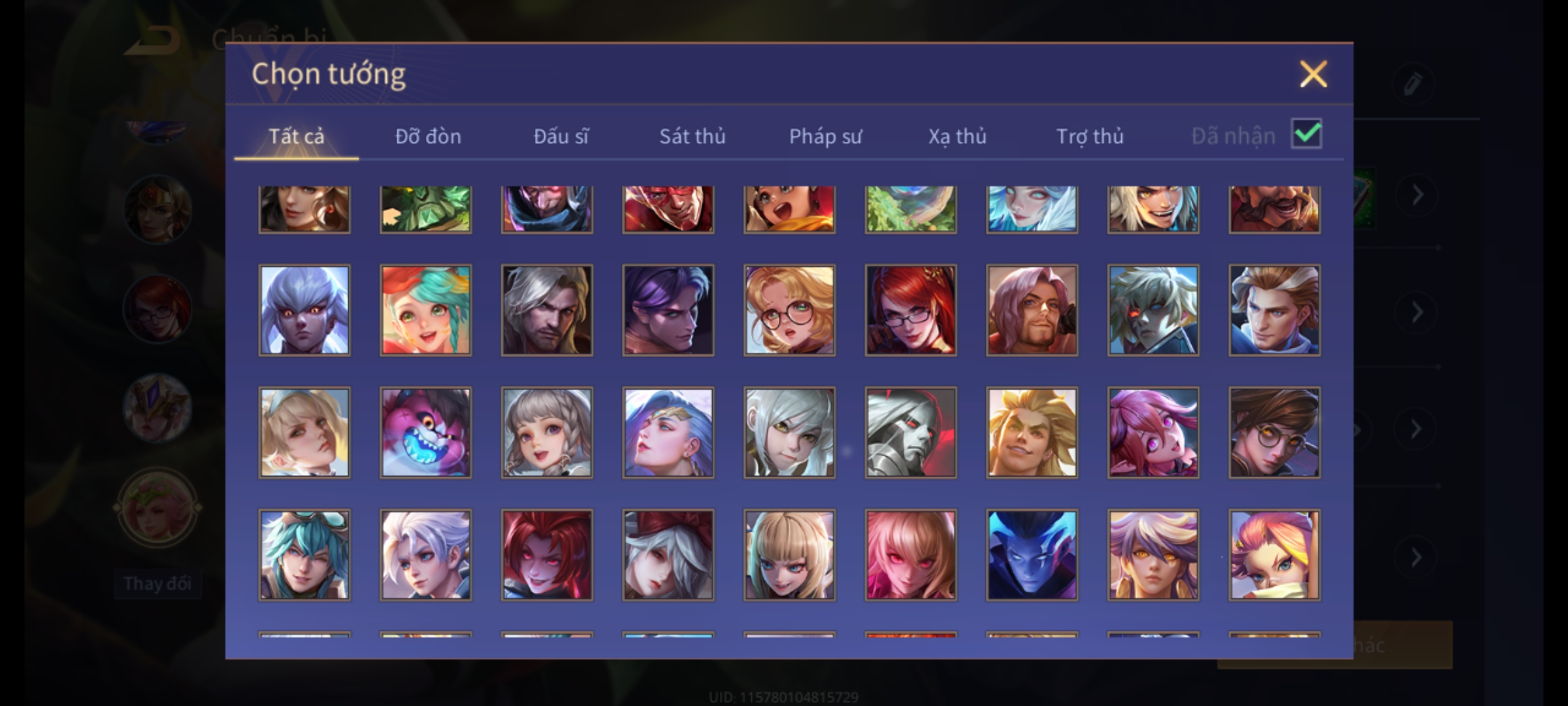Pick the red-haired woman wearing glasses

pyautogui.click(x=910, y=310)
